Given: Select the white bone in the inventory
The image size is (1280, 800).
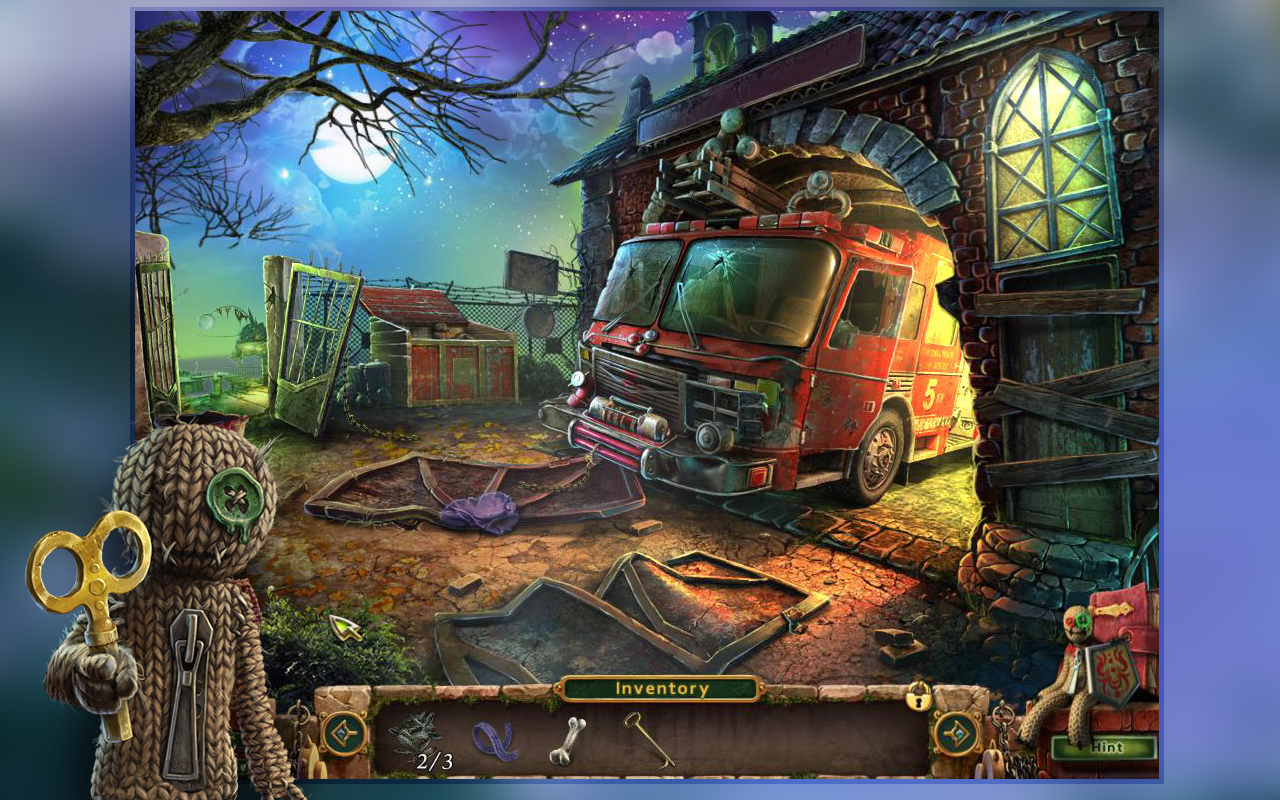Looking at the screenshot, I should 567,740.
